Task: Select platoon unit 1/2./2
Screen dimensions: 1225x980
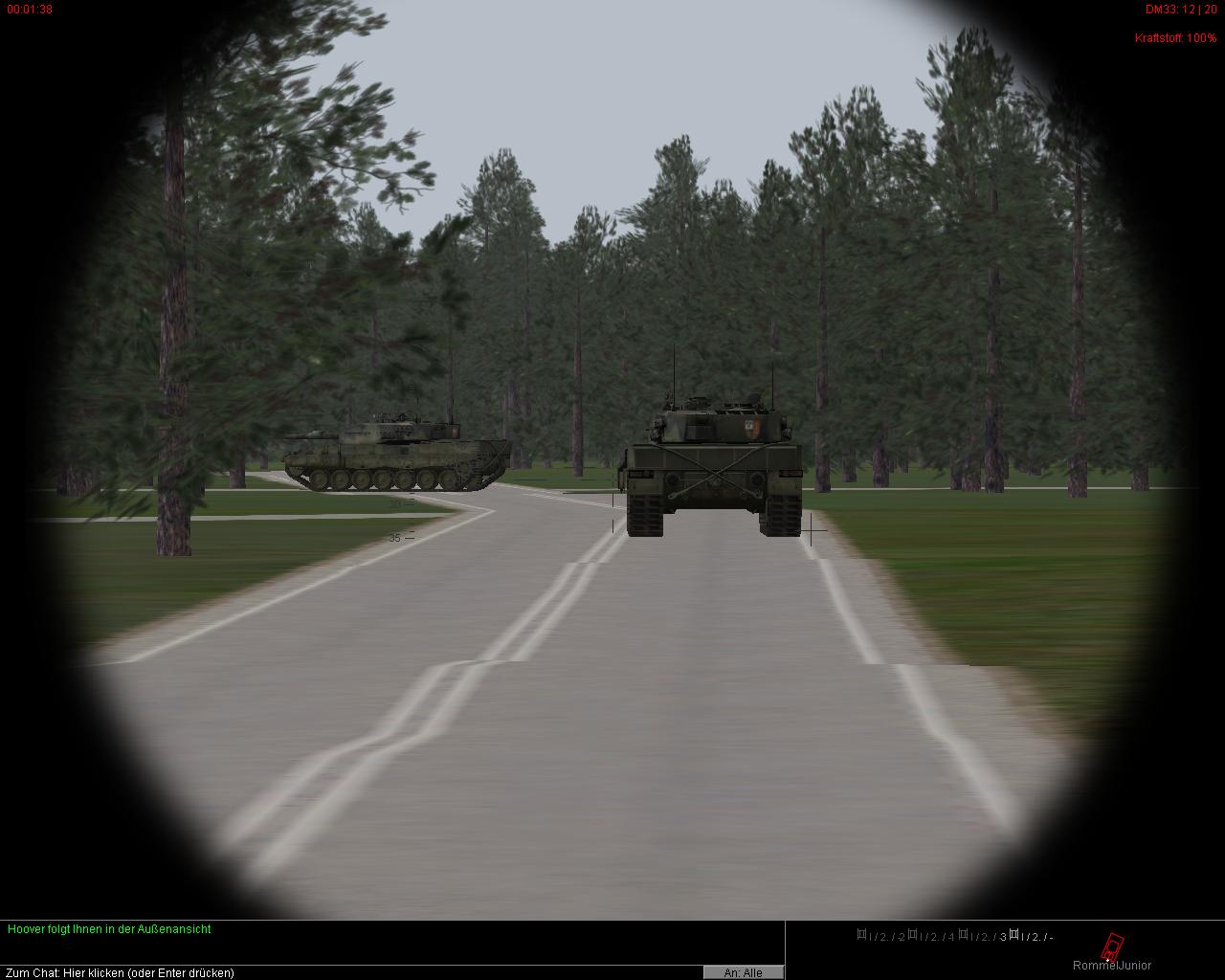Action: point(881,936)
